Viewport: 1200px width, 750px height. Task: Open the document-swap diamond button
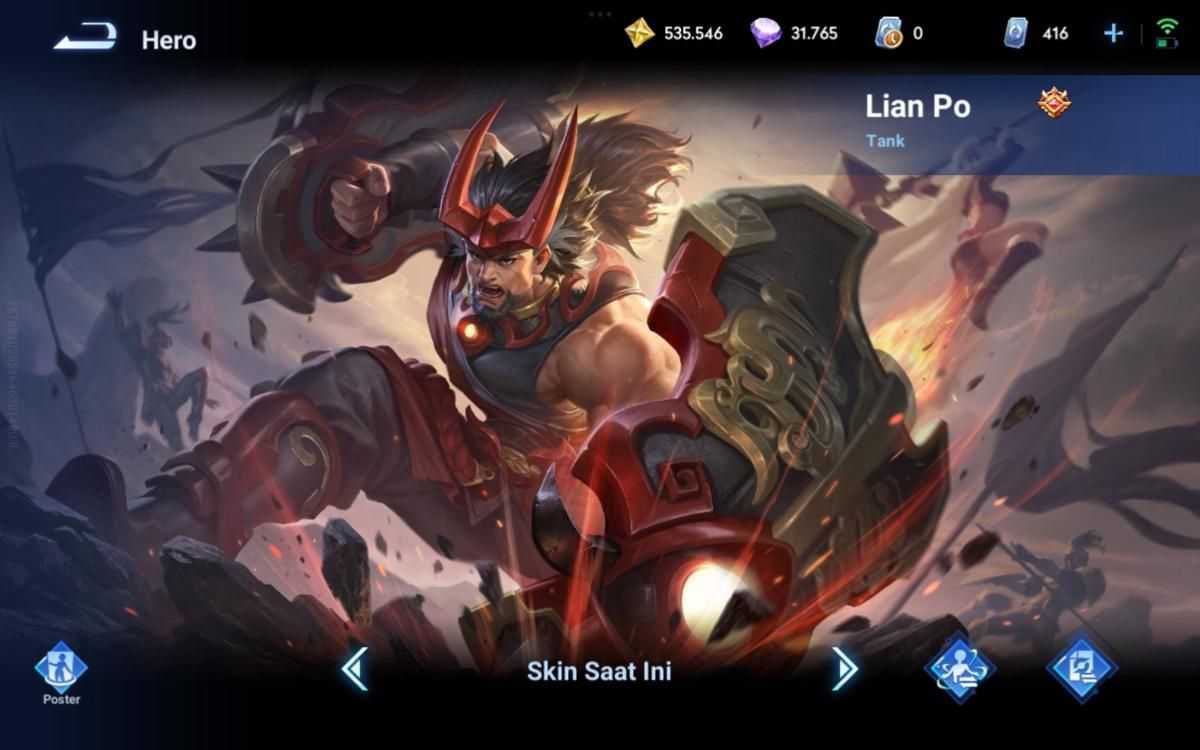click(x=1082, y=667)
